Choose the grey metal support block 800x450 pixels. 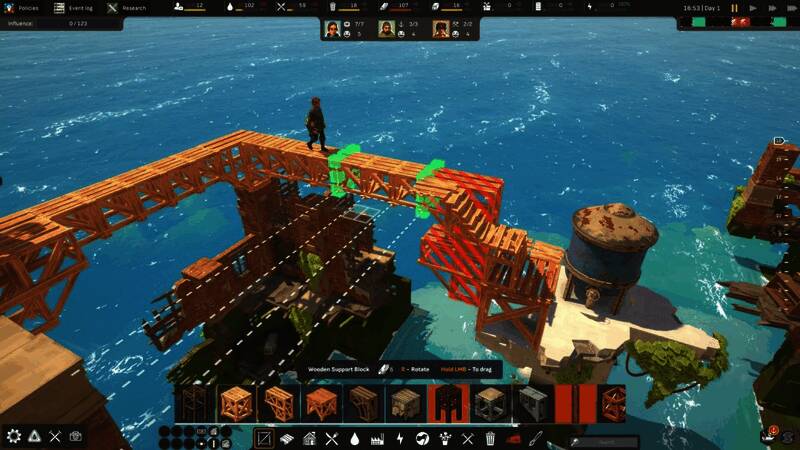[x=531, y=403]
